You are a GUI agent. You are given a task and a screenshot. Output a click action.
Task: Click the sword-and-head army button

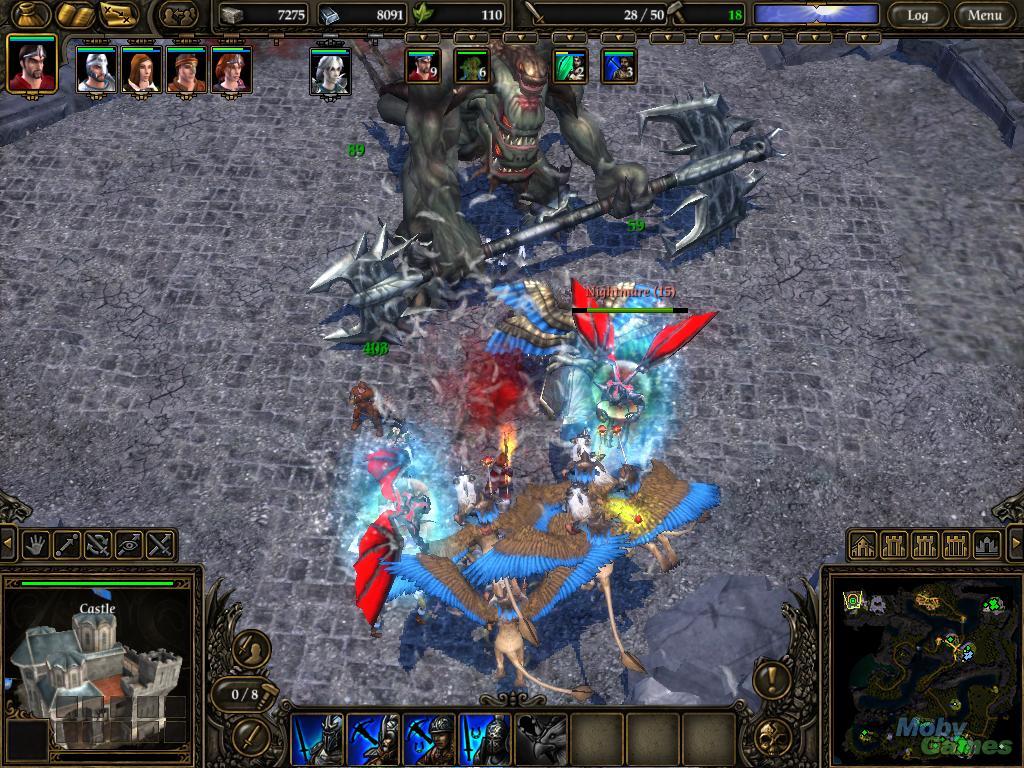(x=252, y=650)
